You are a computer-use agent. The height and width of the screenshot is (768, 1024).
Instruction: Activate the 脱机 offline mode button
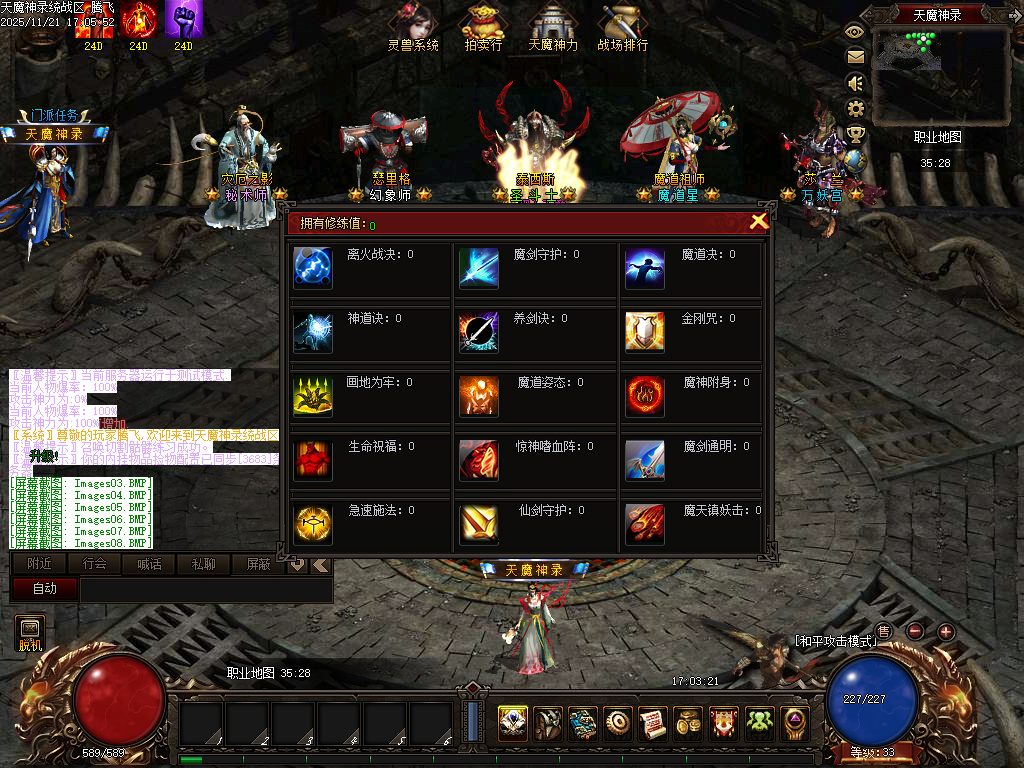pos(30,633)
